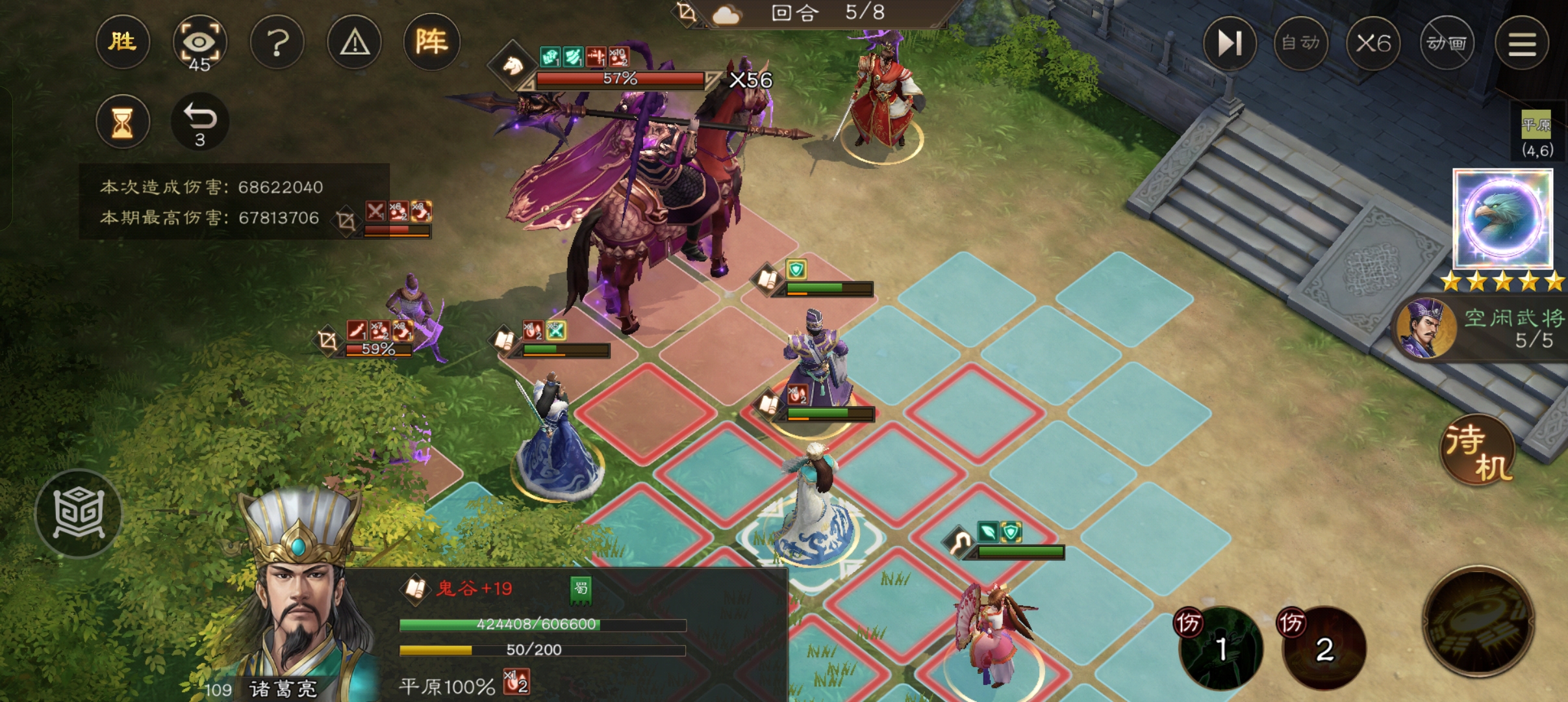Toggle 自动 auto battle
This screenshot has height=702, width=1568.
coord(1301,43)
